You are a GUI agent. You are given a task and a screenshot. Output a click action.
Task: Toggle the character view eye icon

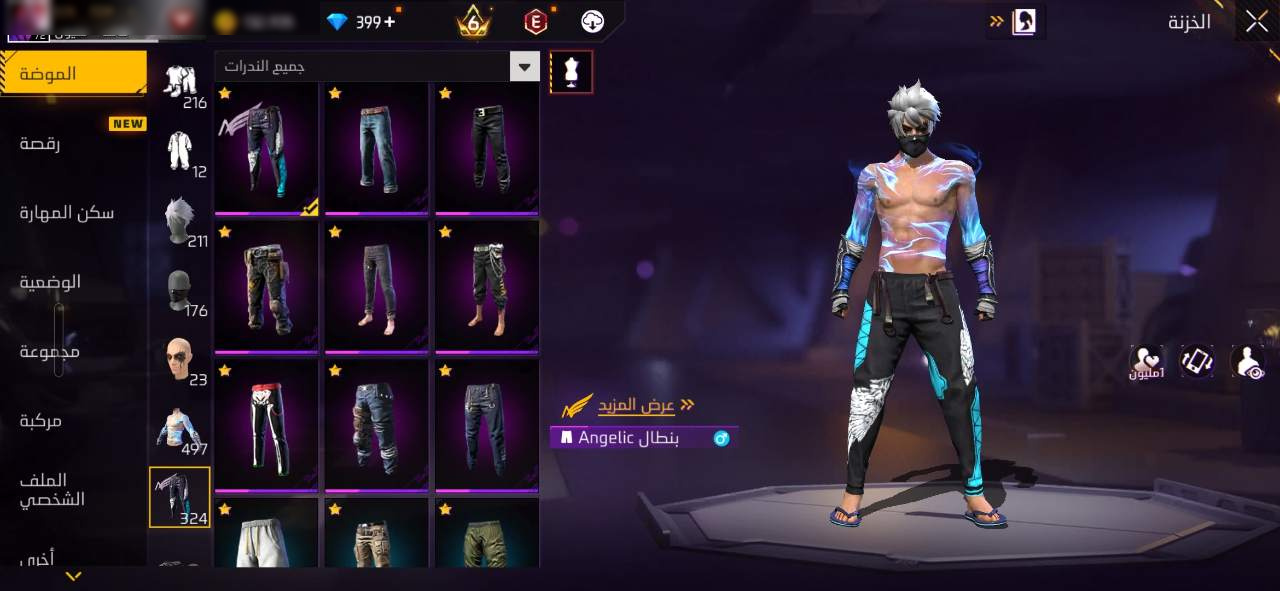tap(1249, 363)
